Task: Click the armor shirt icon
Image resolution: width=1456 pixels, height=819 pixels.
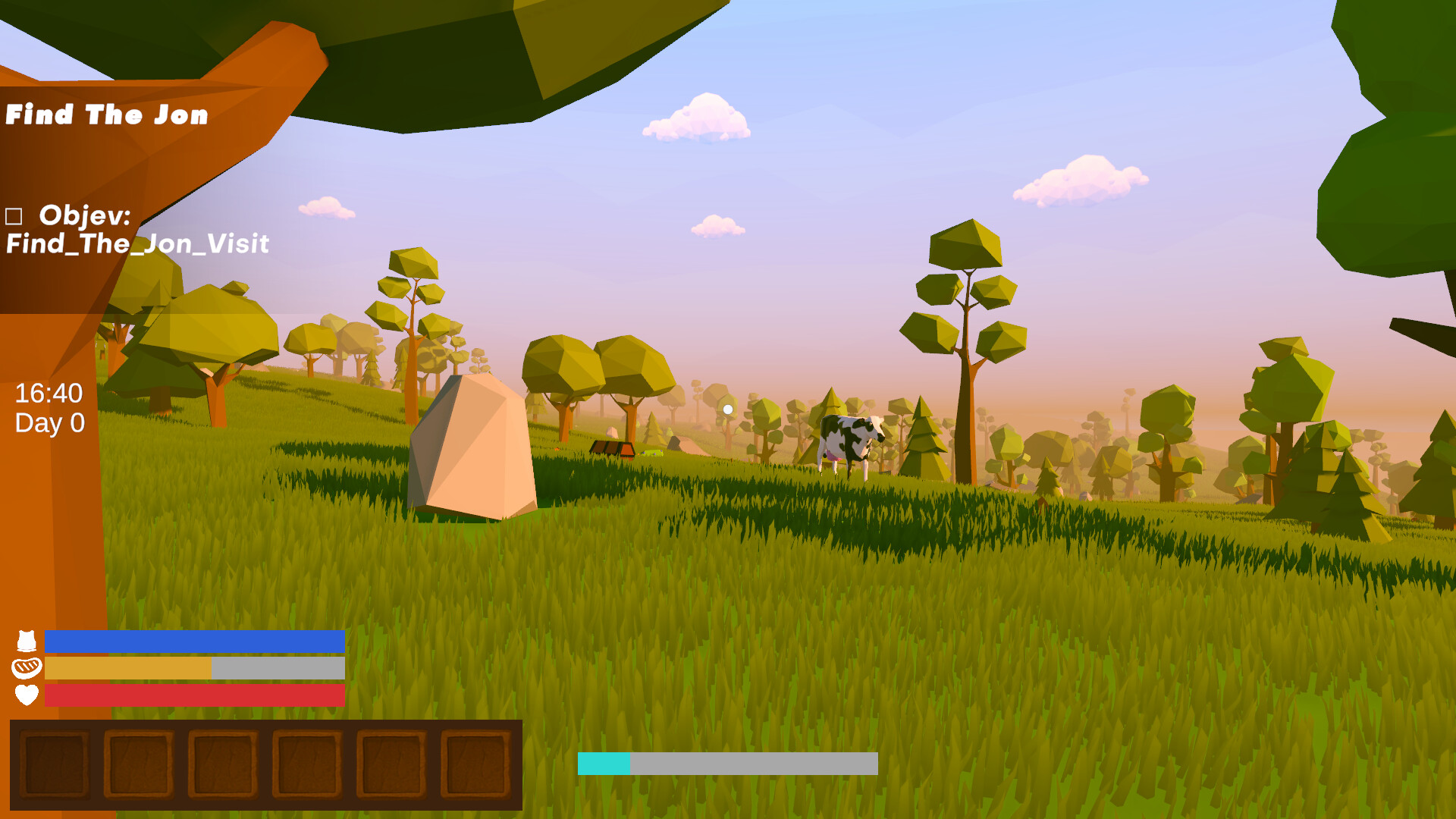Action: tap(26, 641)
